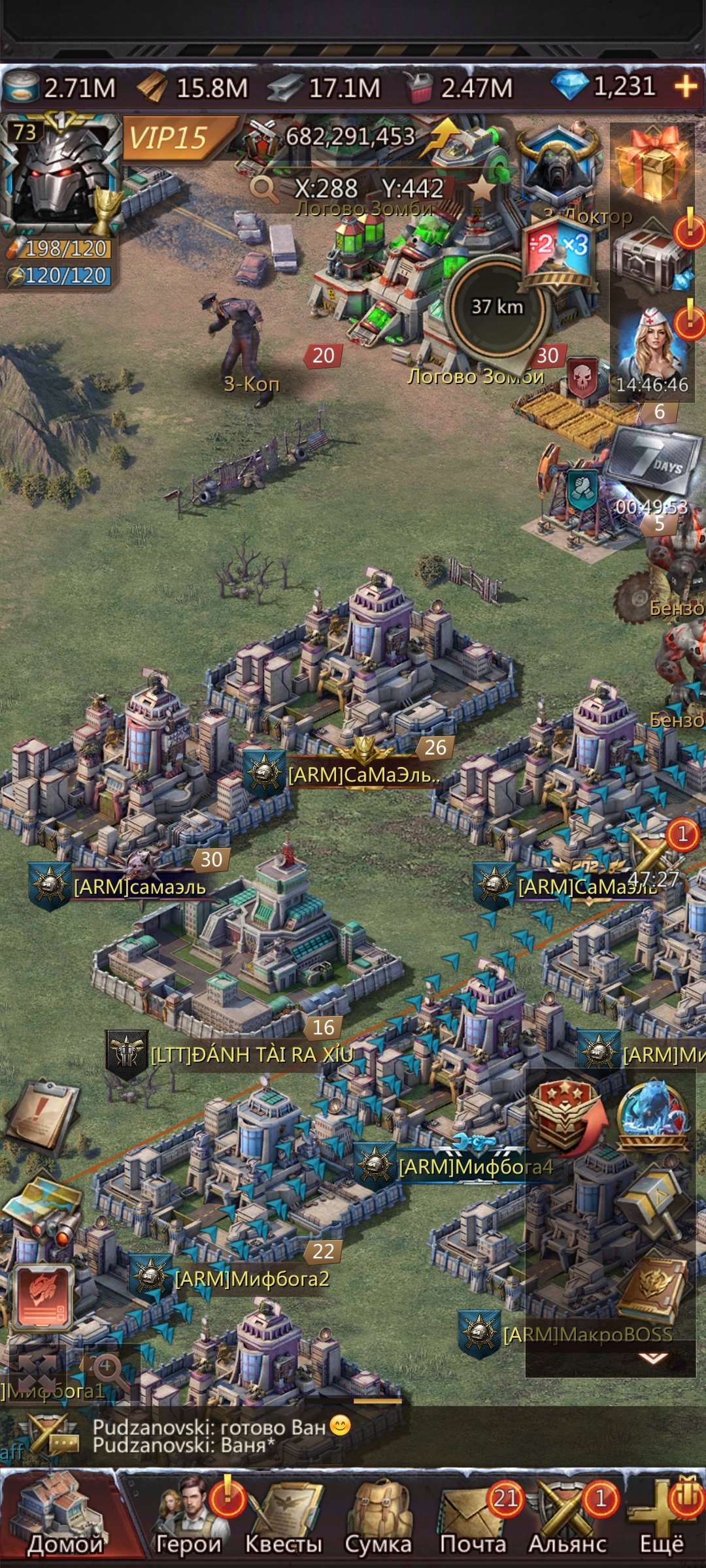This screenshot has height=1568, width=706.
Task: Open coordinate search with the magnifier icon
Action: [x=264, y=189]
